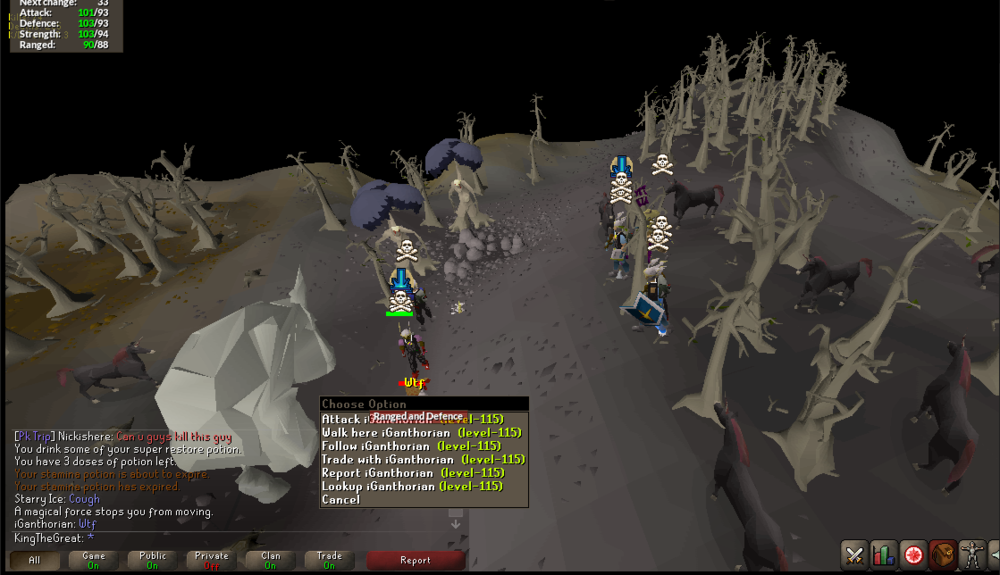Click Report iGanthorian in the context menu
This screenshot has width=1000, height=575.
click(412, 473)
